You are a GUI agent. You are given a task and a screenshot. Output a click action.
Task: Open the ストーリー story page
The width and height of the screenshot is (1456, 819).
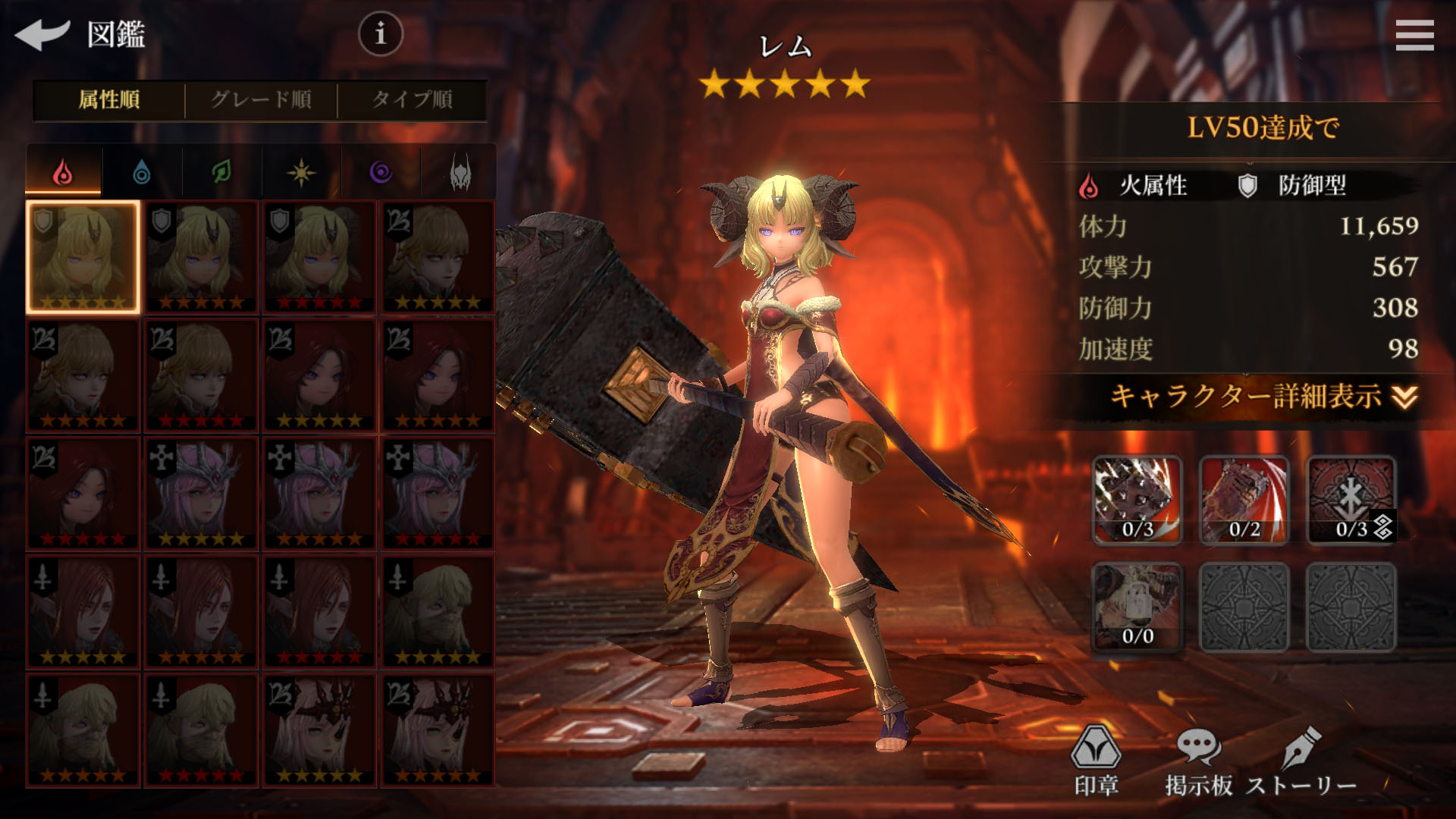[1301, 760]
